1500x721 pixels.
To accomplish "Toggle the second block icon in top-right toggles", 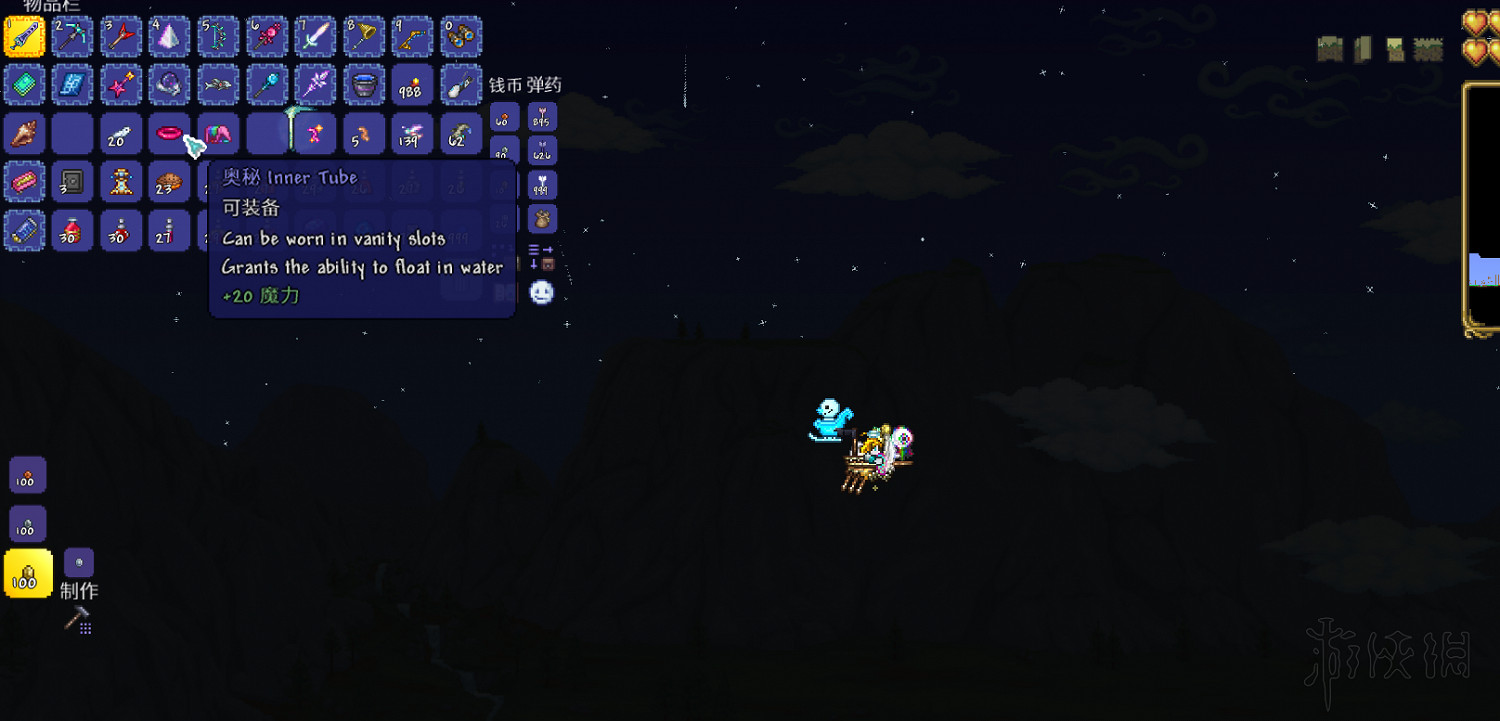I will coord(1362,47).
